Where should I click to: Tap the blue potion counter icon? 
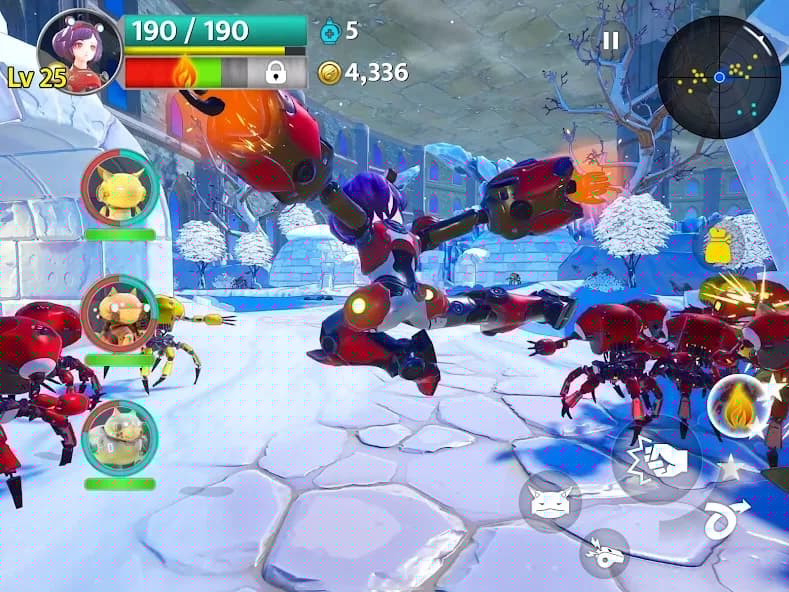point(330,32)
